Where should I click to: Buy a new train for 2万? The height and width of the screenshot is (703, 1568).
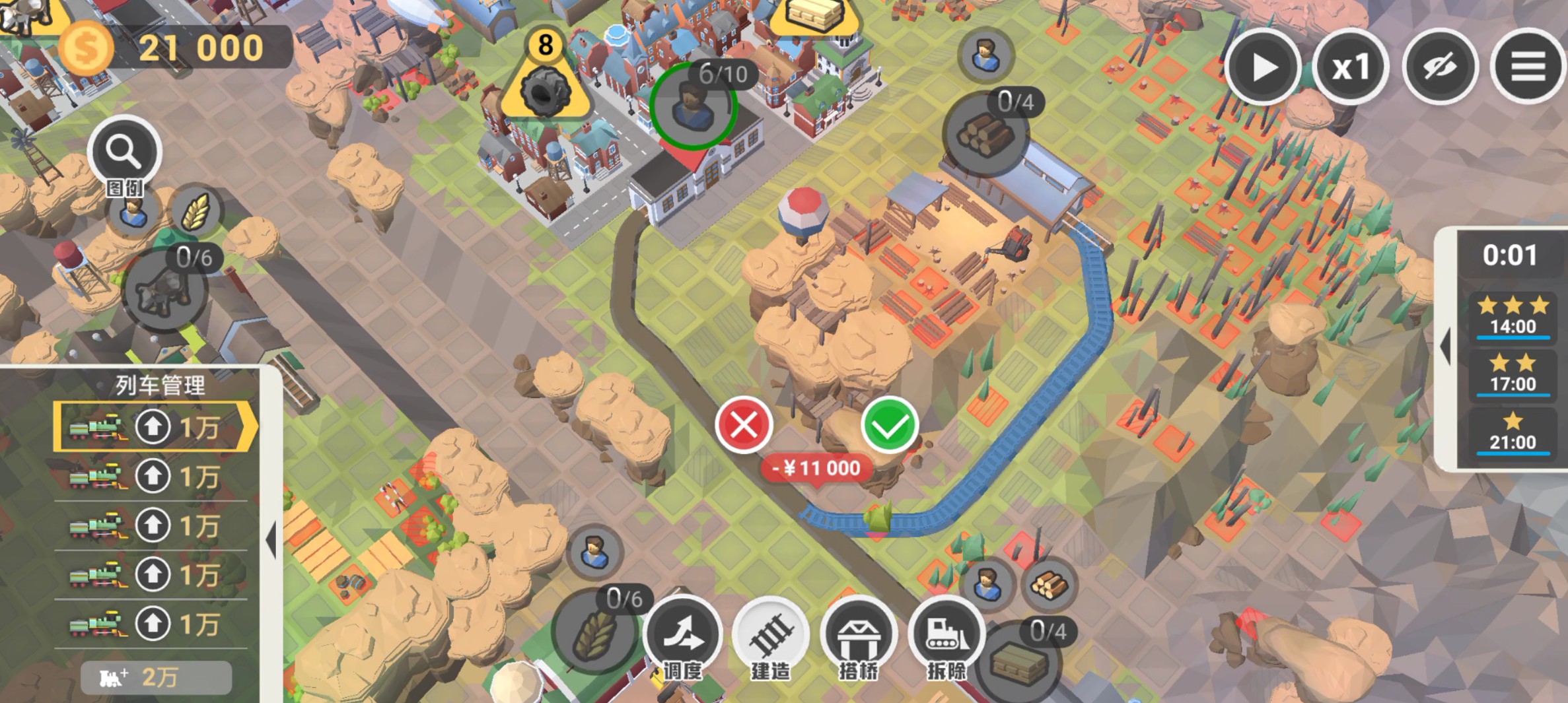(x=156, y=677)
